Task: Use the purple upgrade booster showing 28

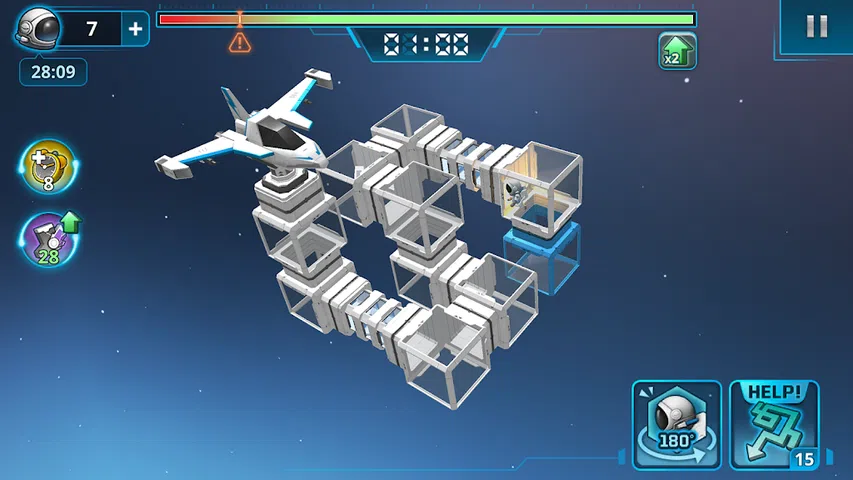Action: (48, 240)
